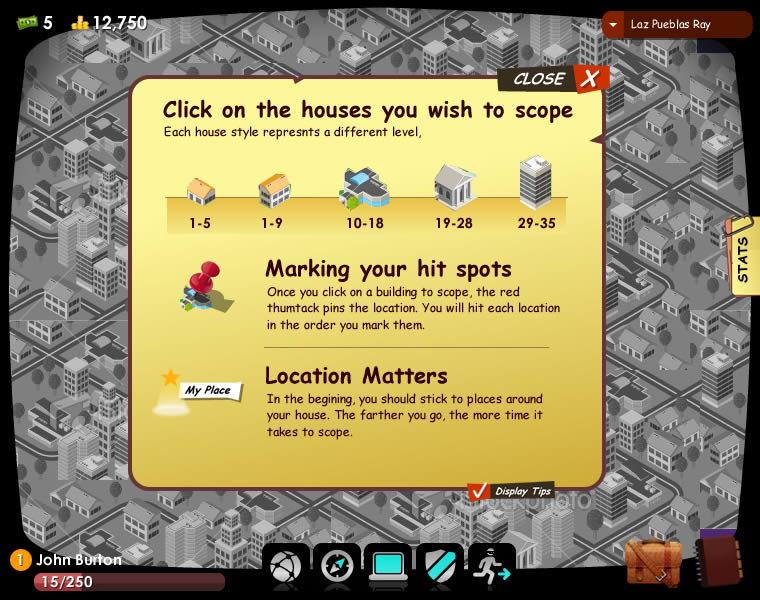The height and width of the screenshot is (600, 760).
Task: Expand the Laz Pueblas Ray location dropdown
Action: tap(613, 25)
